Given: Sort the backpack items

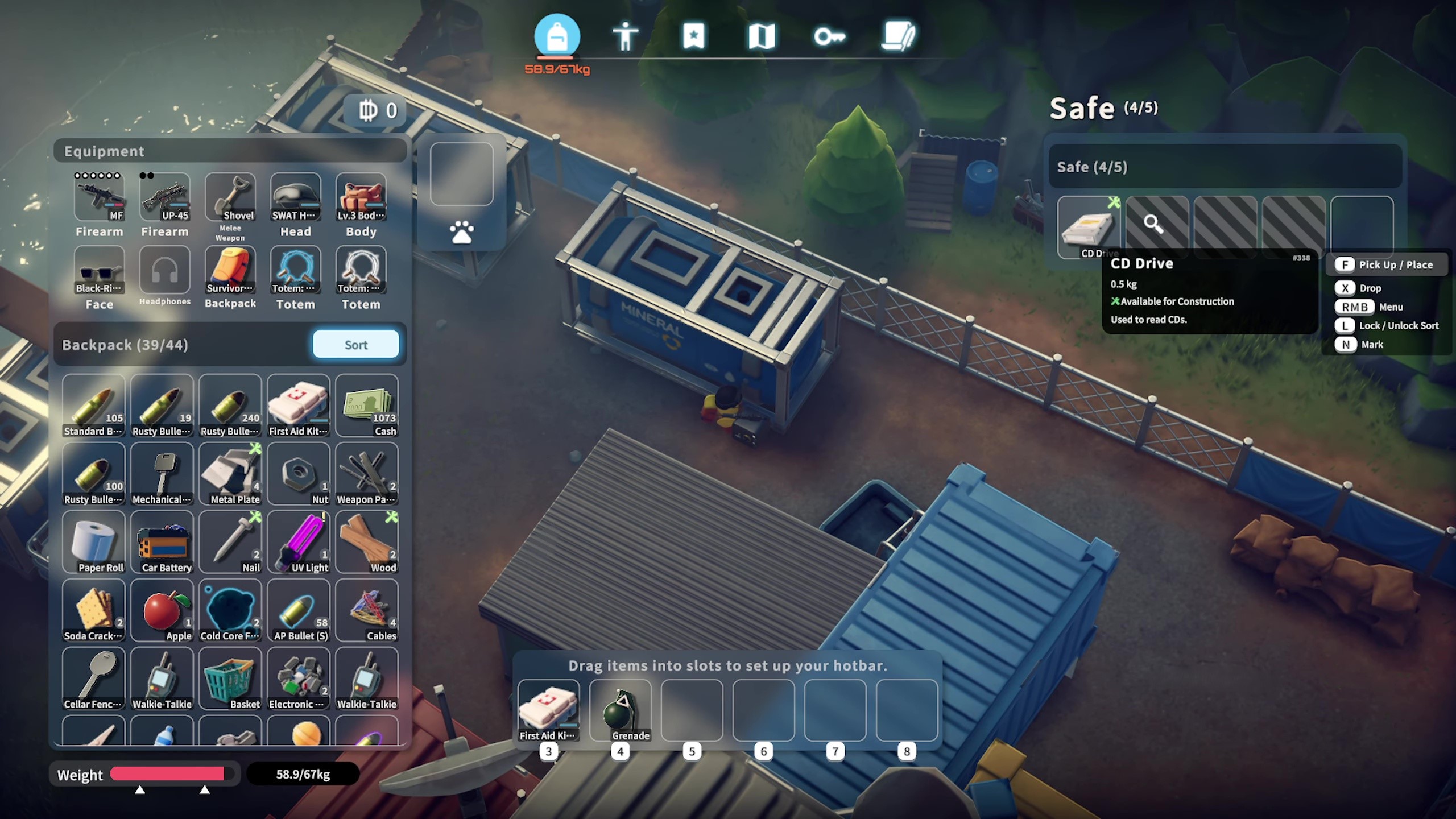Looking at the screenshot, I should 355,345.
